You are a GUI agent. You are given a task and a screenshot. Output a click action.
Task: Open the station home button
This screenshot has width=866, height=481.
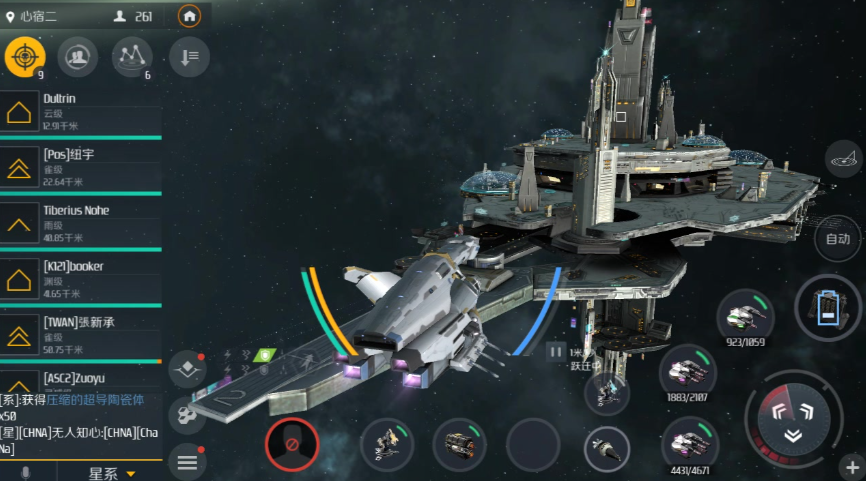[x=189, y=16]
